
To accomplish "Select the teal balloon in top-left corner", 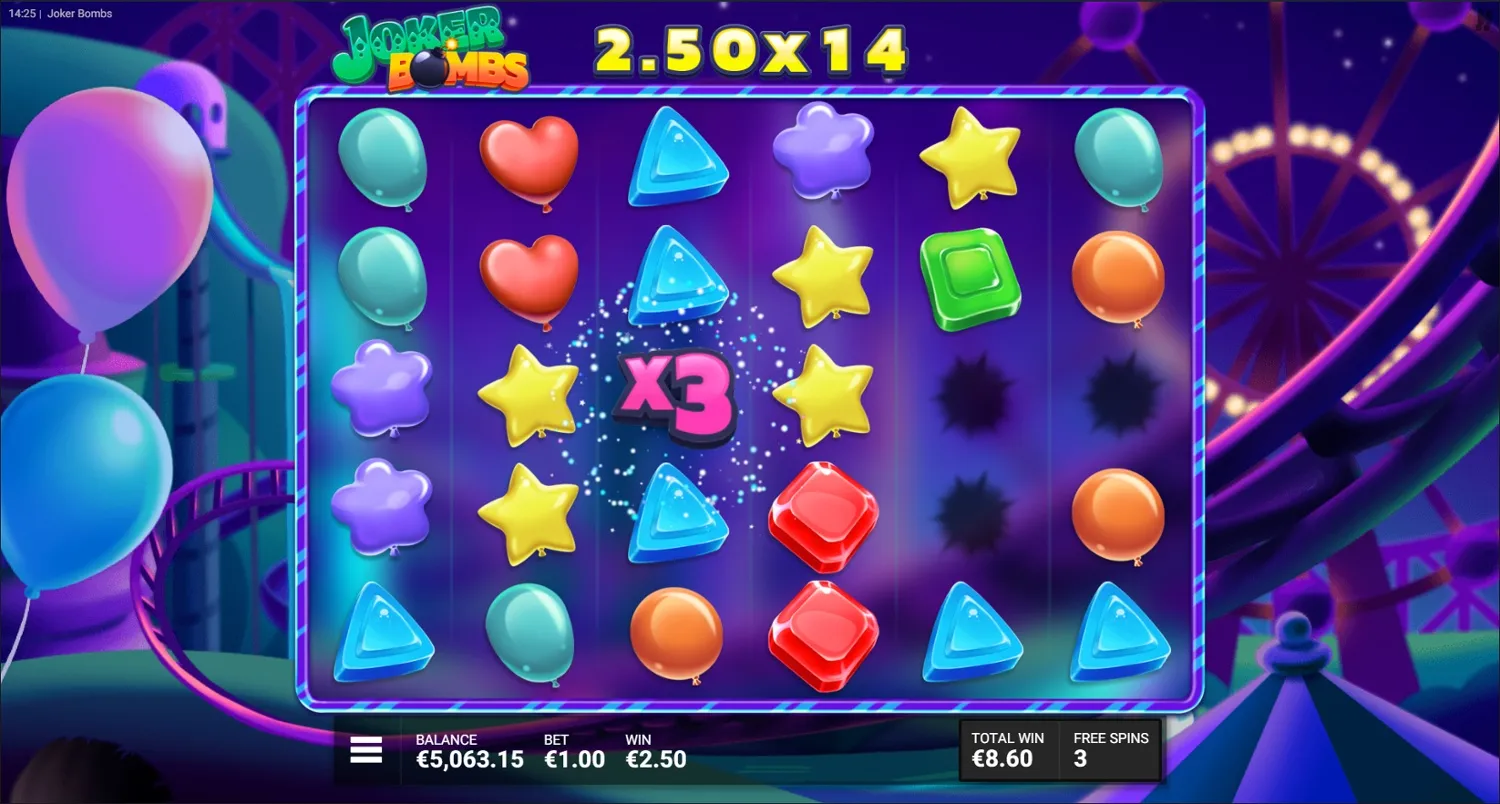I will pos(383,158).
